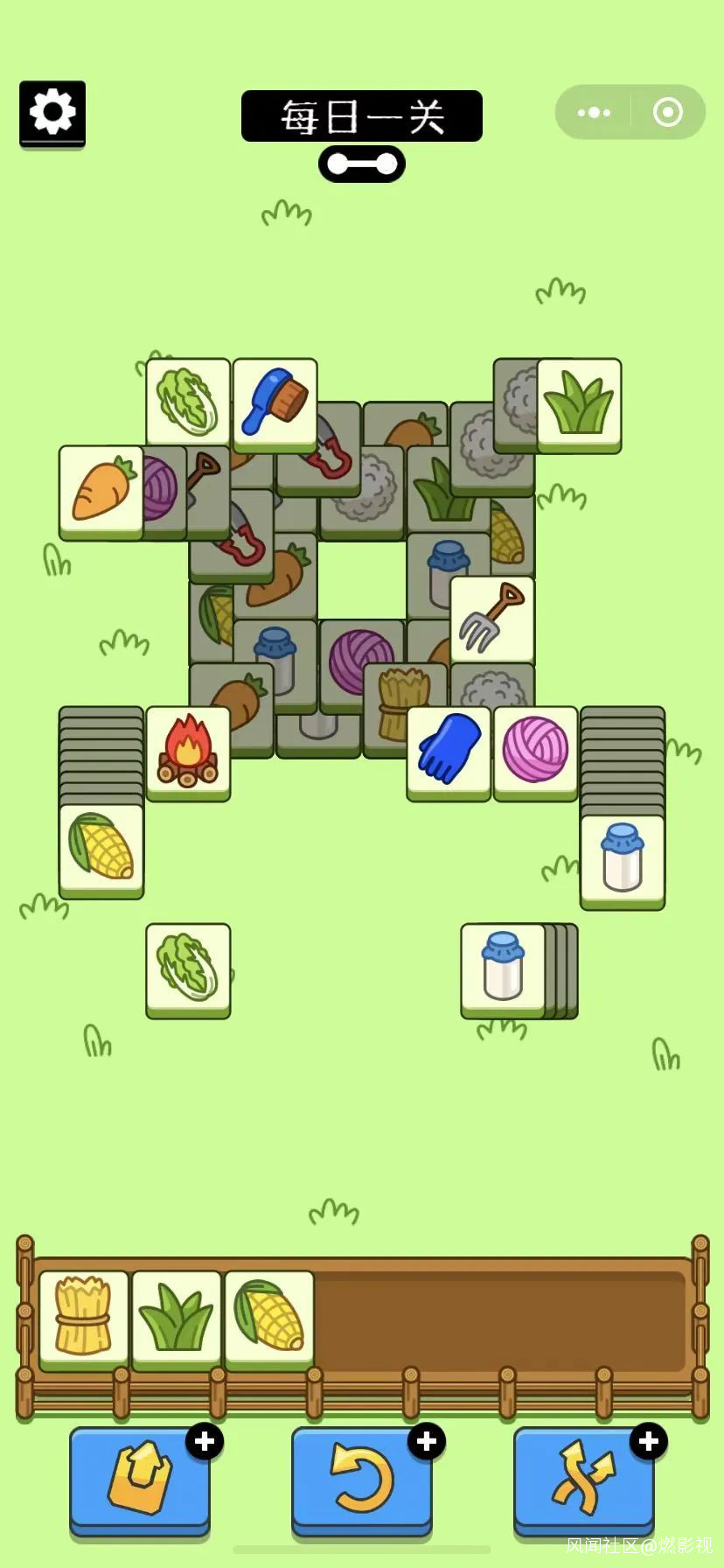Use the shuffle arrows power-up
The width and height of the screenshot is (724, 1568).
coord(583,1479)
